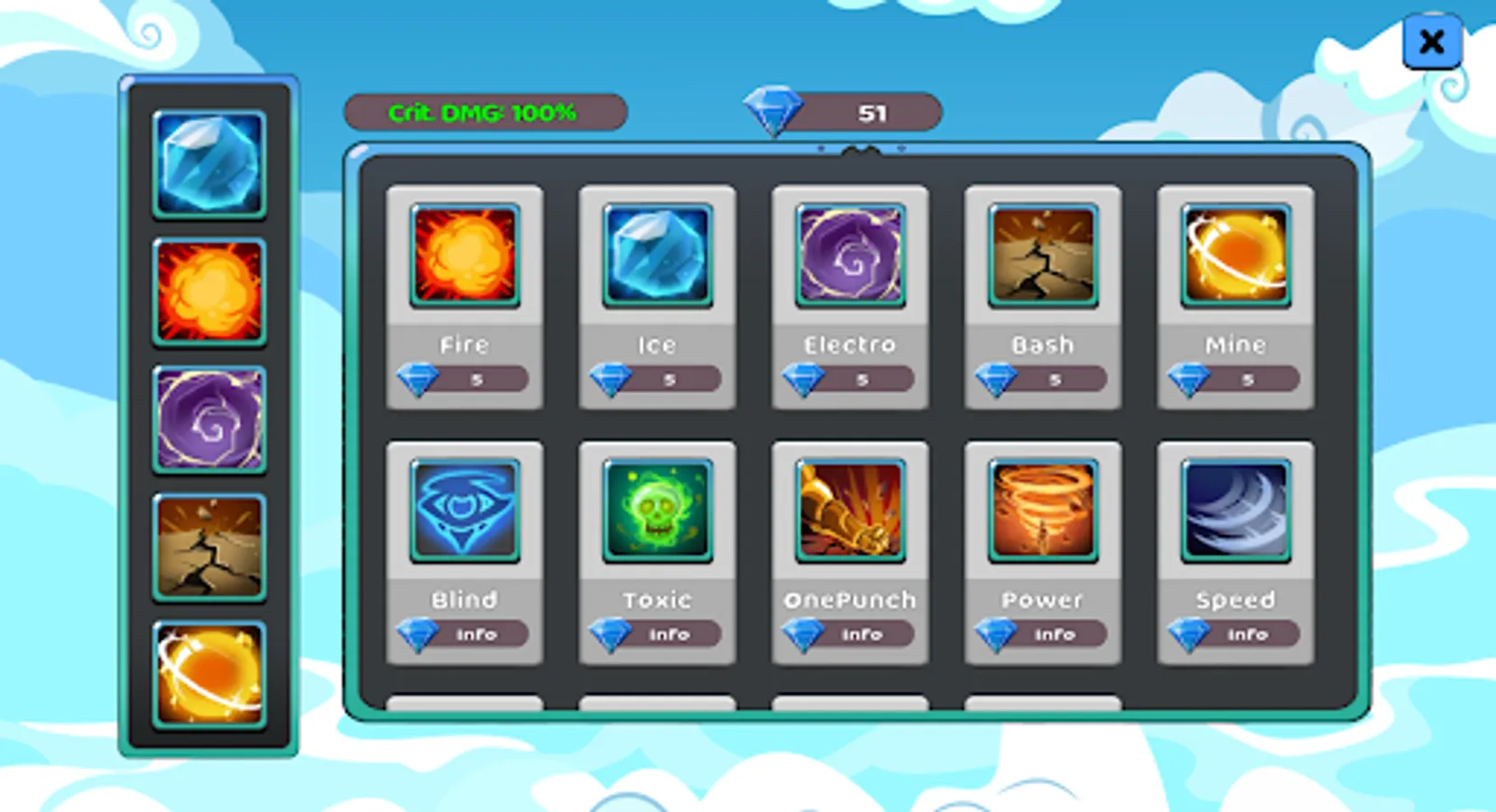Open Info for the Speed ability

pyautogui.click(x=1234, y=634)
